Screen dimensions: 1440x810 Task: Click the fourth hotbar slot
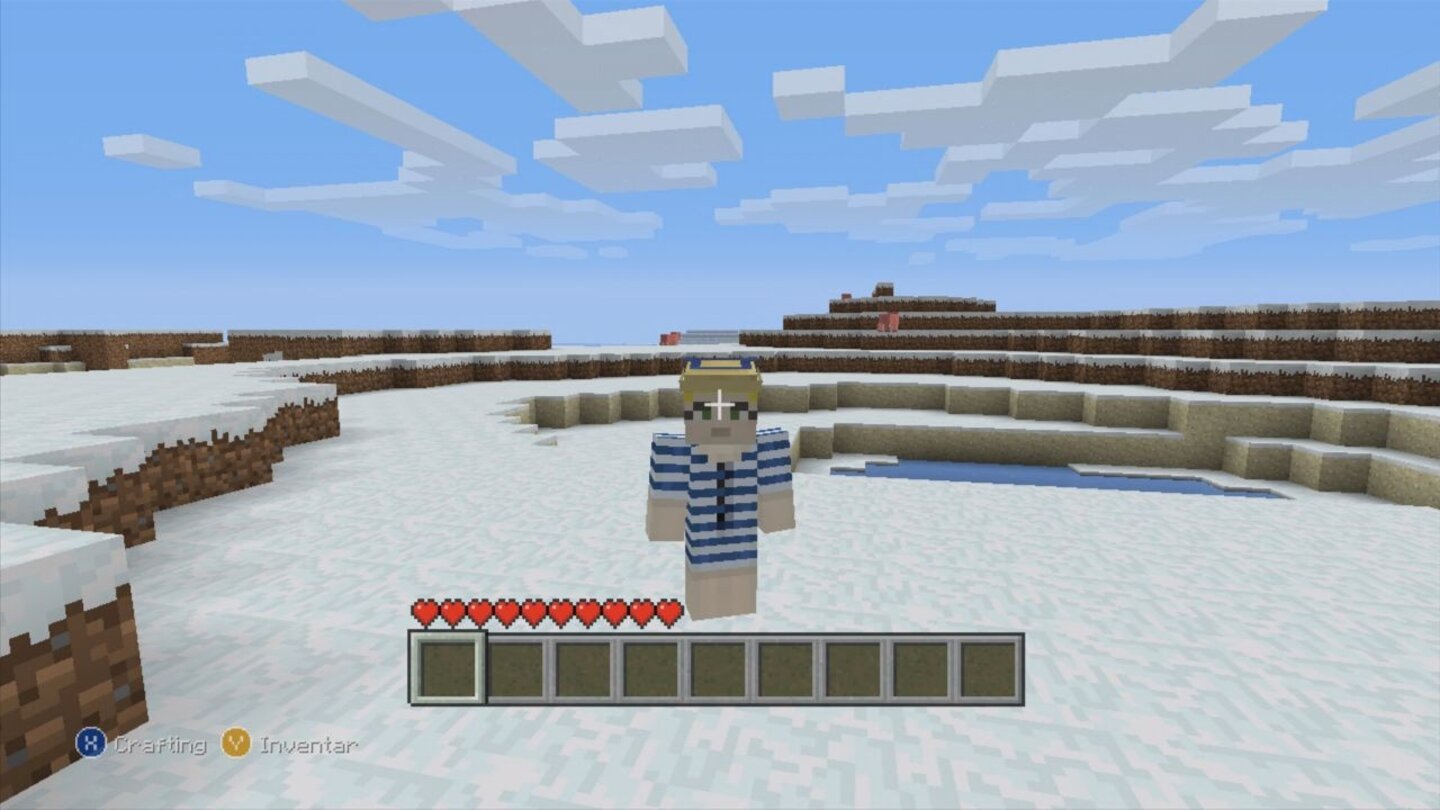click(x=650, y=668)
